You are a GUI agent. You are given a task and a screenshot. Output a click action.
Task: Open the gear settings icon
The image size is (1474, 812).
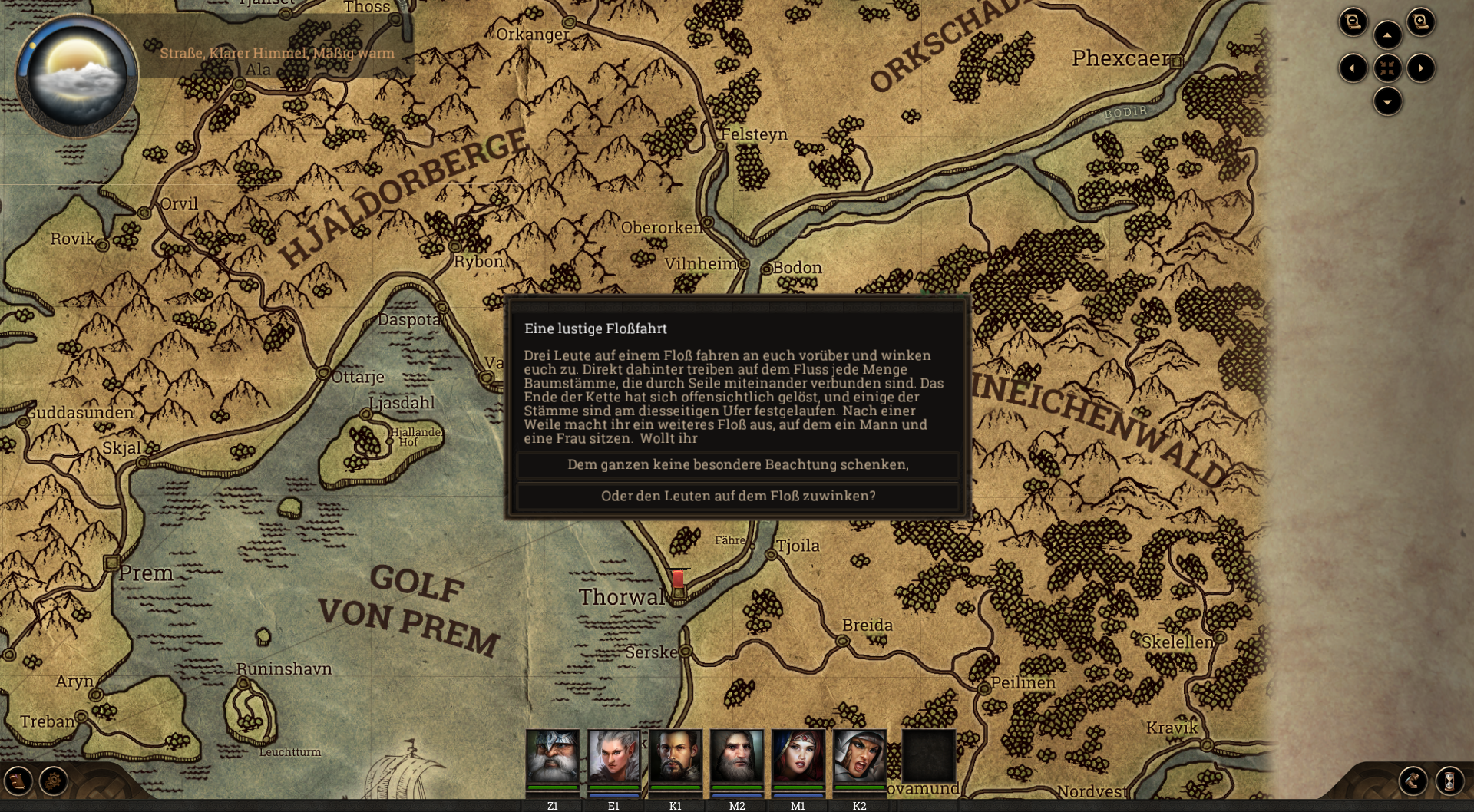click(x=54, y=781)
